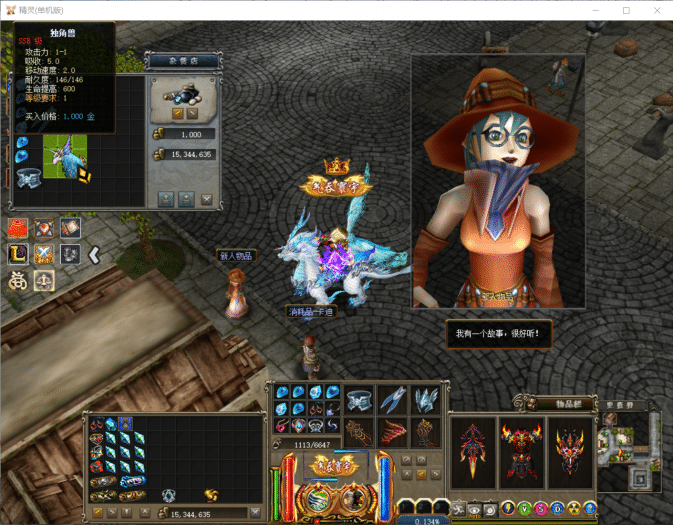Select the flaming red sword equipment slot
Viewport: 673px width, 525px height.
[x=472, y=454]
